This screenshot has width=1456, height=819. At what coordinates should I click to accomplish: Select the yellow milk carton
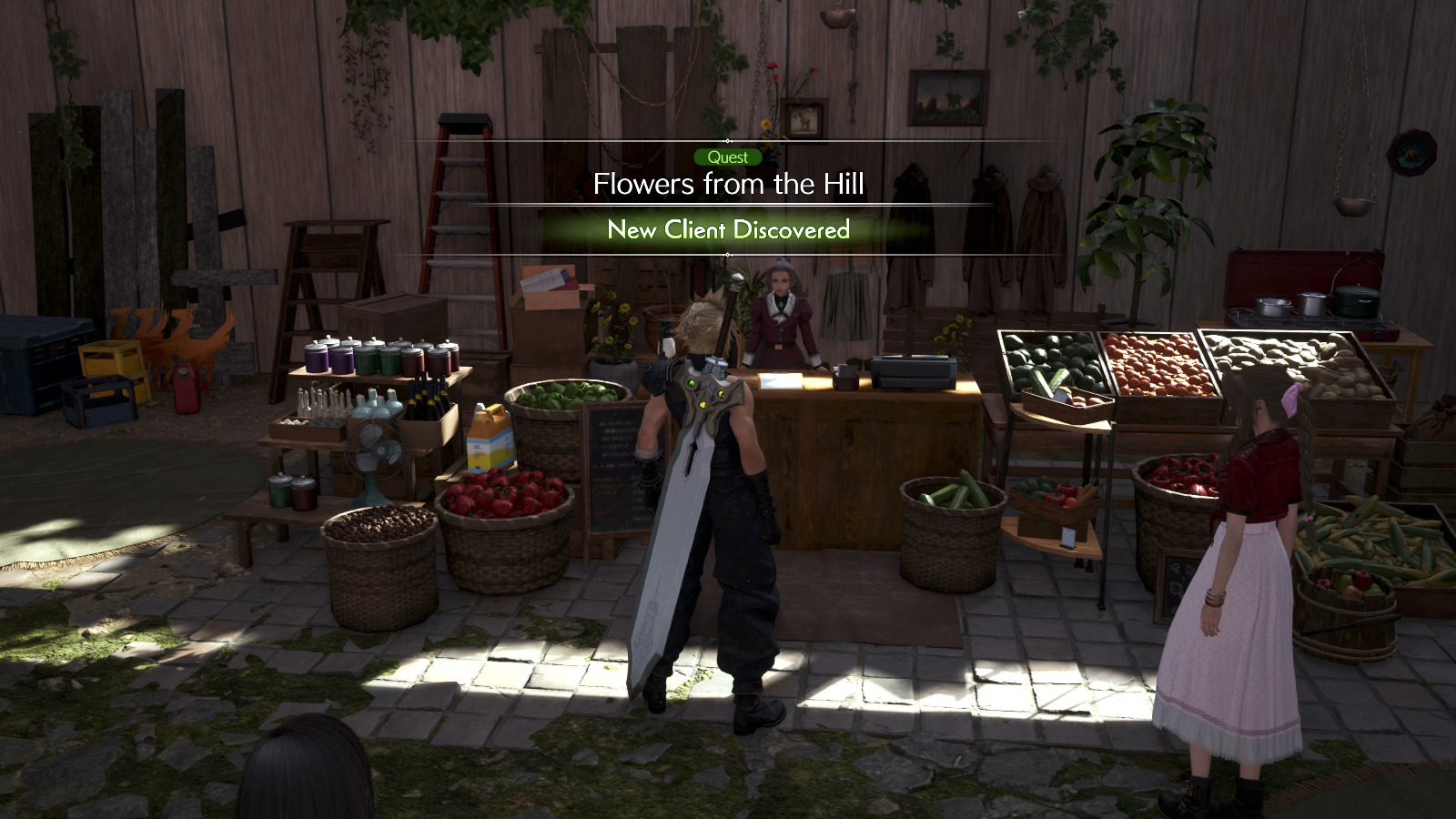[488, 437]
